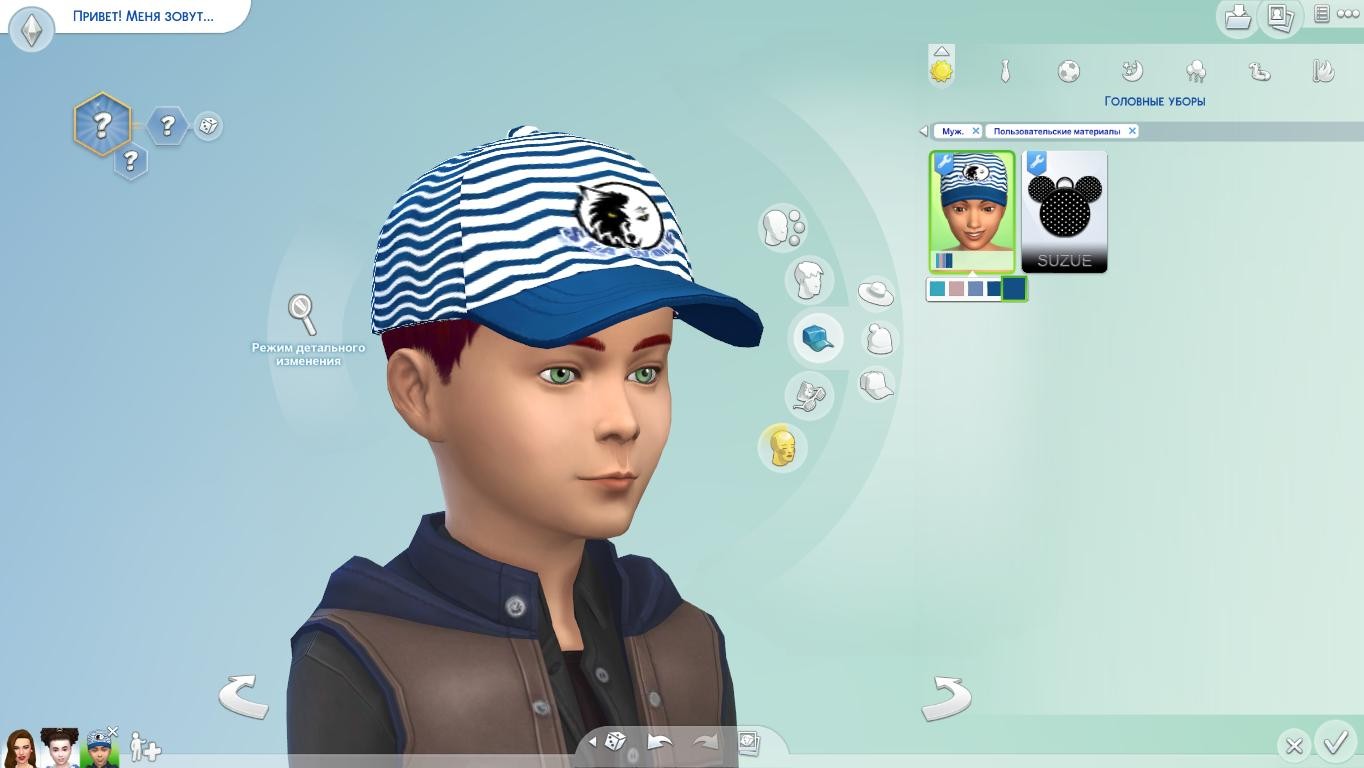The height and width of the screenshot is (768, 1364).
Task: Remove the "Муж." filter tag
Action: point(976,131)
